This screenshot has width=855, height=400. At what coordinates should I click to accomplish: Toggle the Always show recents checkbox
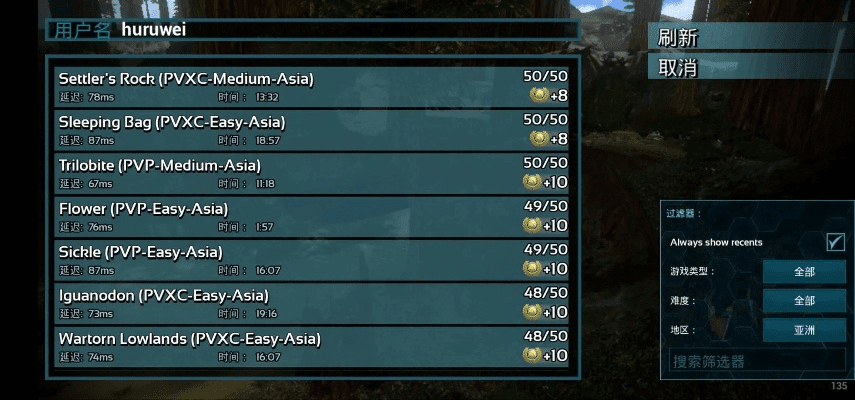click(x=835, y=242)
